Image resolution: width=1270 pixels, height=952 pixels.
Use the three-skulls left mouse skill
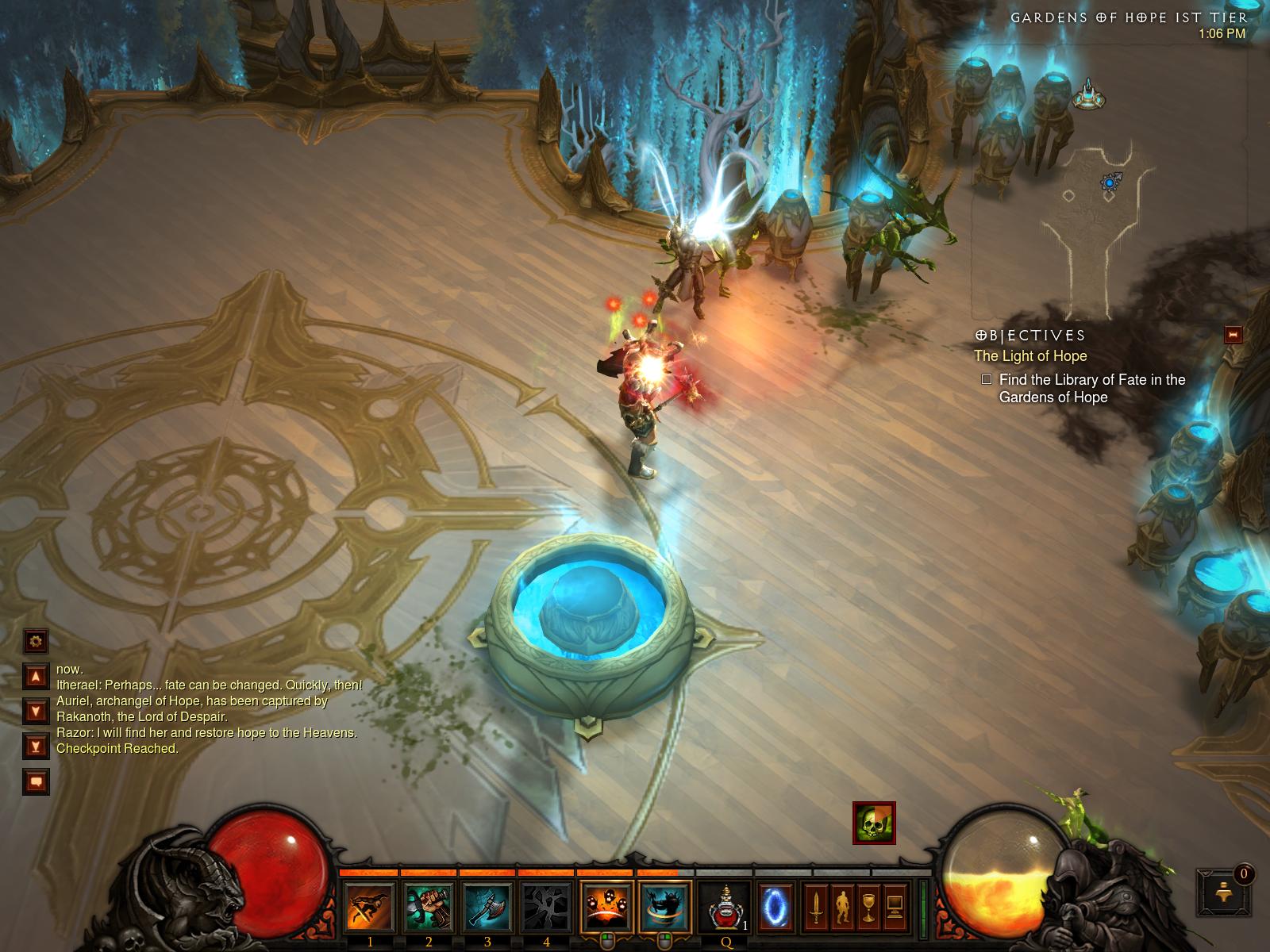pyautogui.click(x=607, y=906)
